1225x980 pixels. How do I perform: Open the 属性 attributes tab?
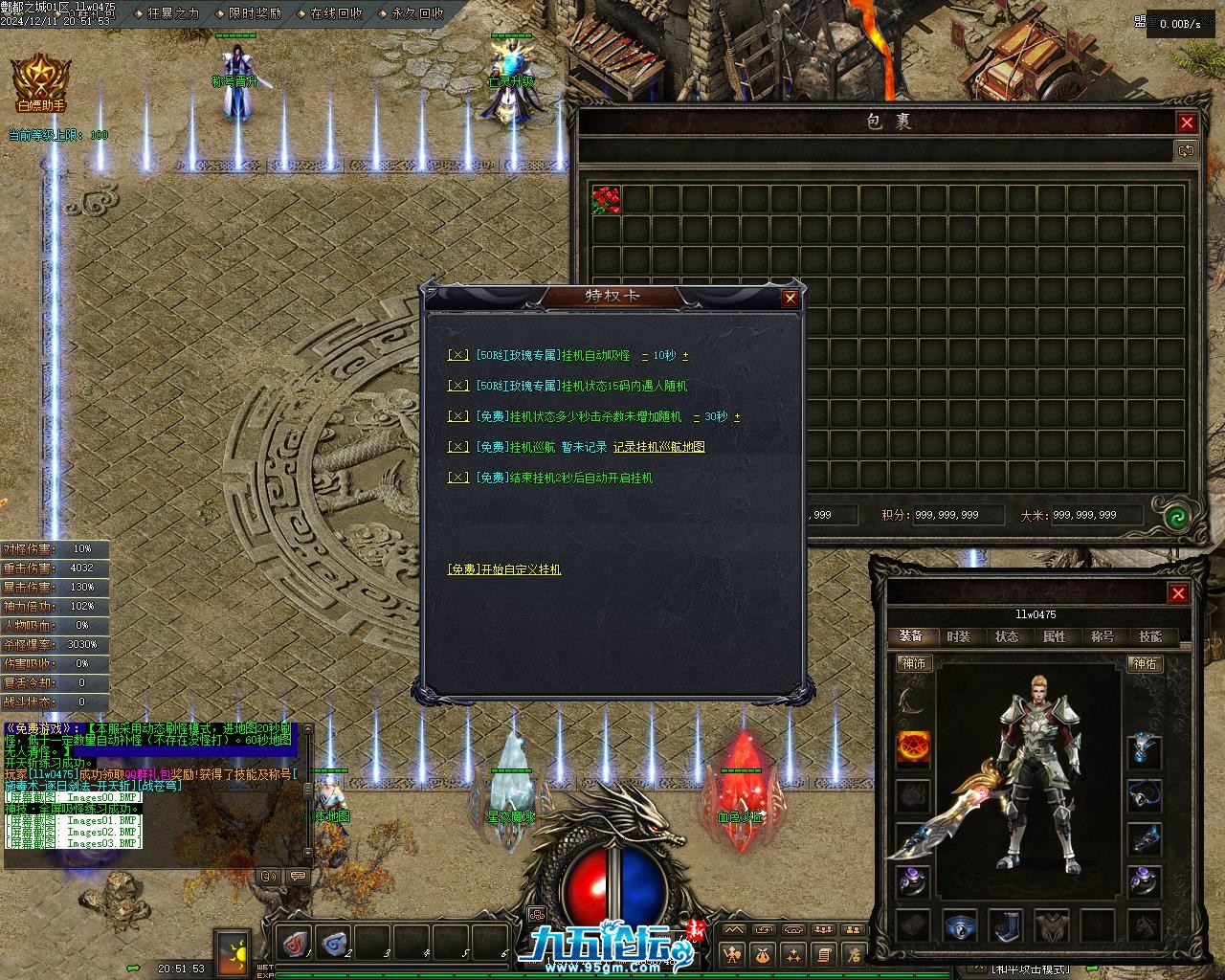1054,636
